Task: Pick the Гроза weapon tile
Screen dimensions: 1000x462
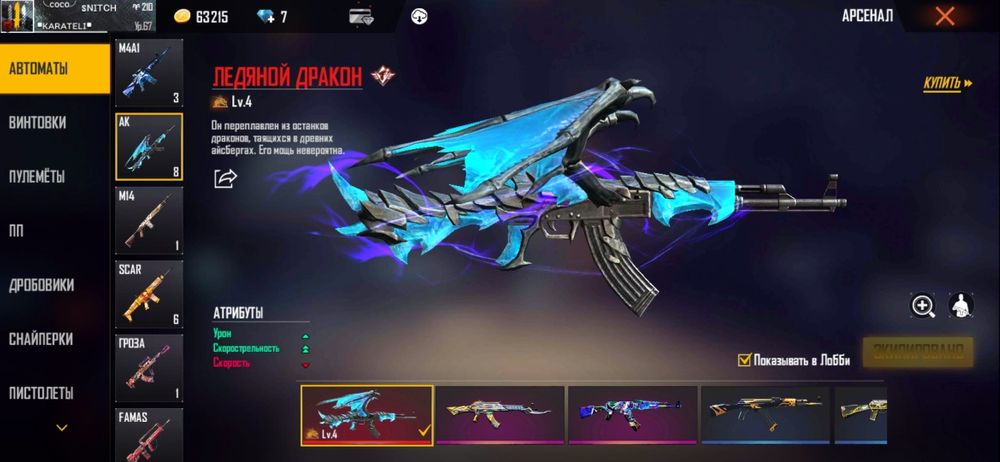Action: (x=149, y=367)
